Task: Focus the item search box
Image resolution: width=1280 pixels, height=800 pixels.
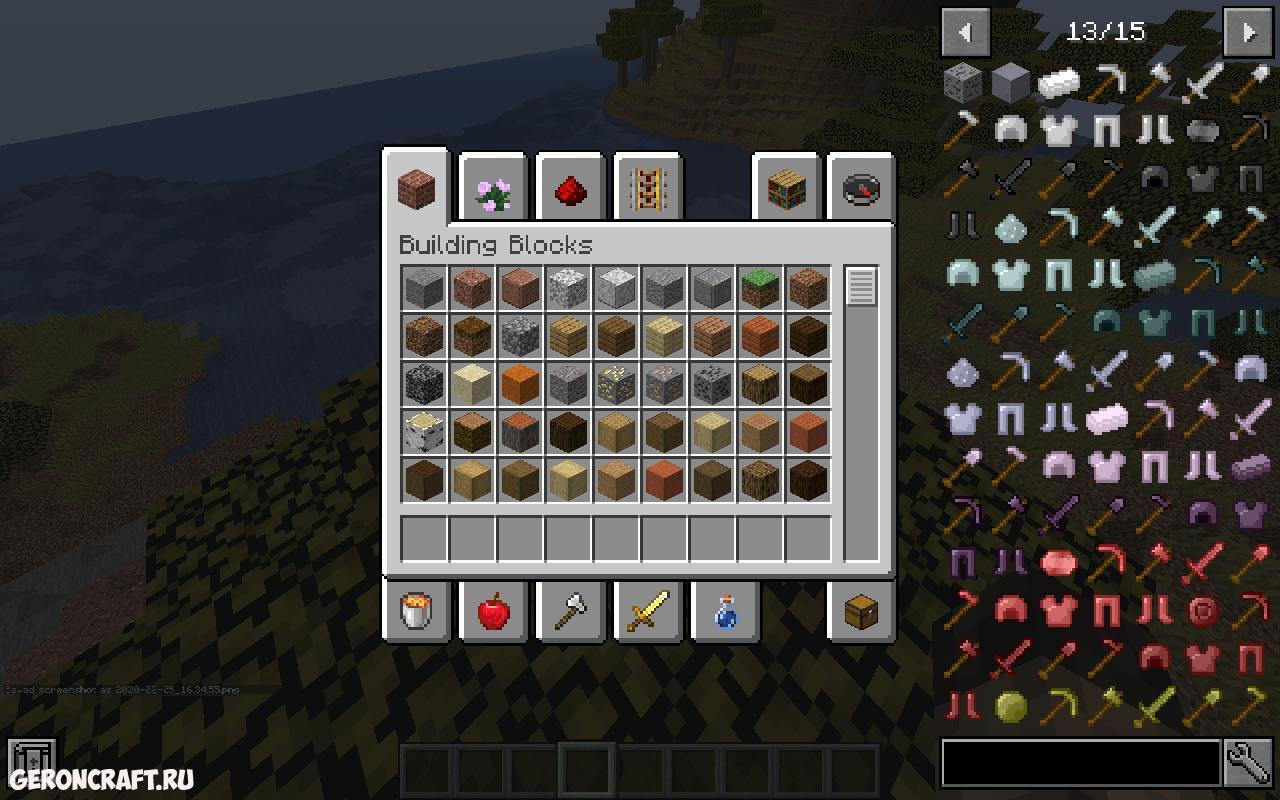Action: tap(1080, 765)
